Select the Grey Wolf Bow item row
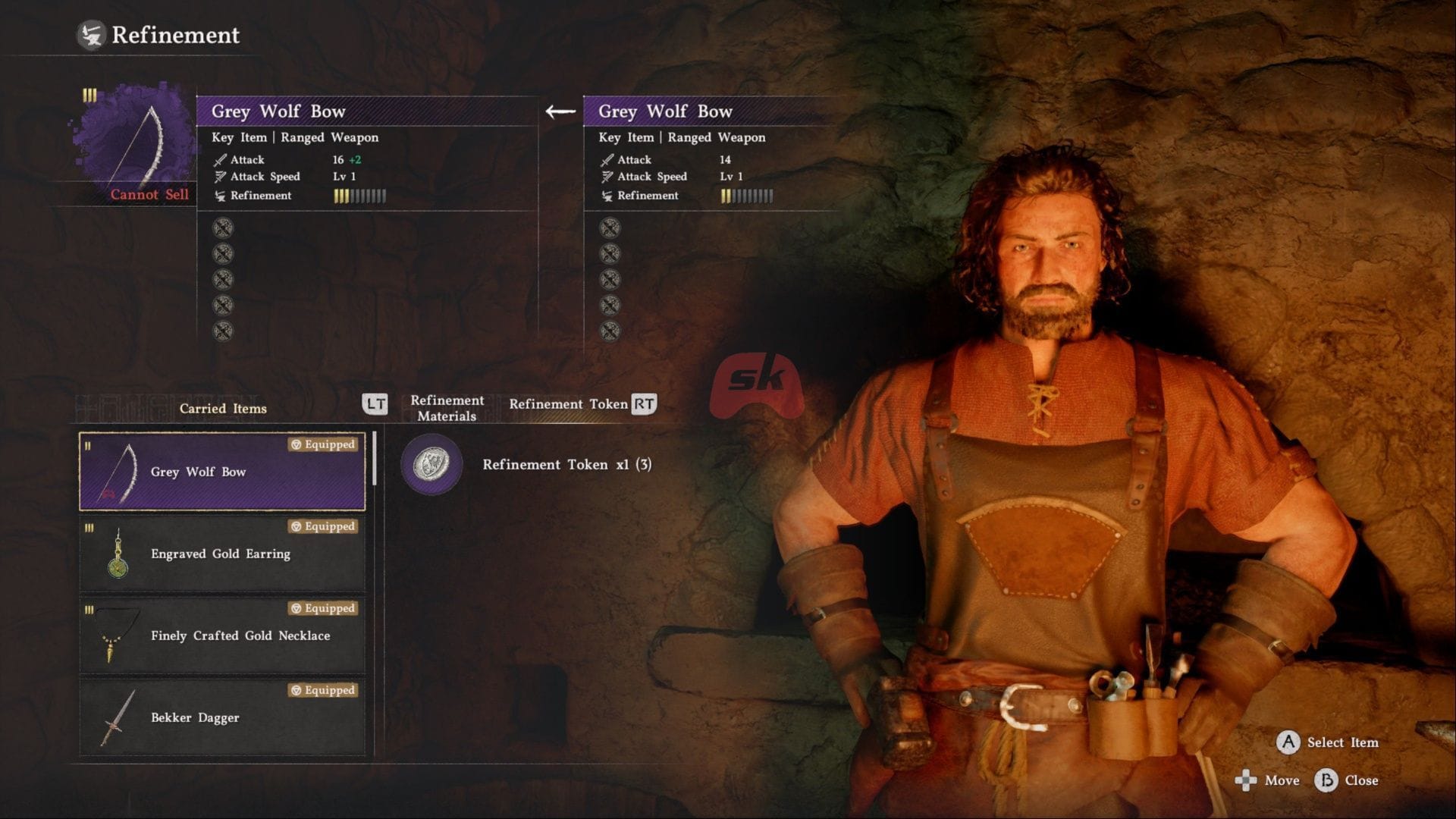This screenshot has width=1456, height=819. (222, 472)
